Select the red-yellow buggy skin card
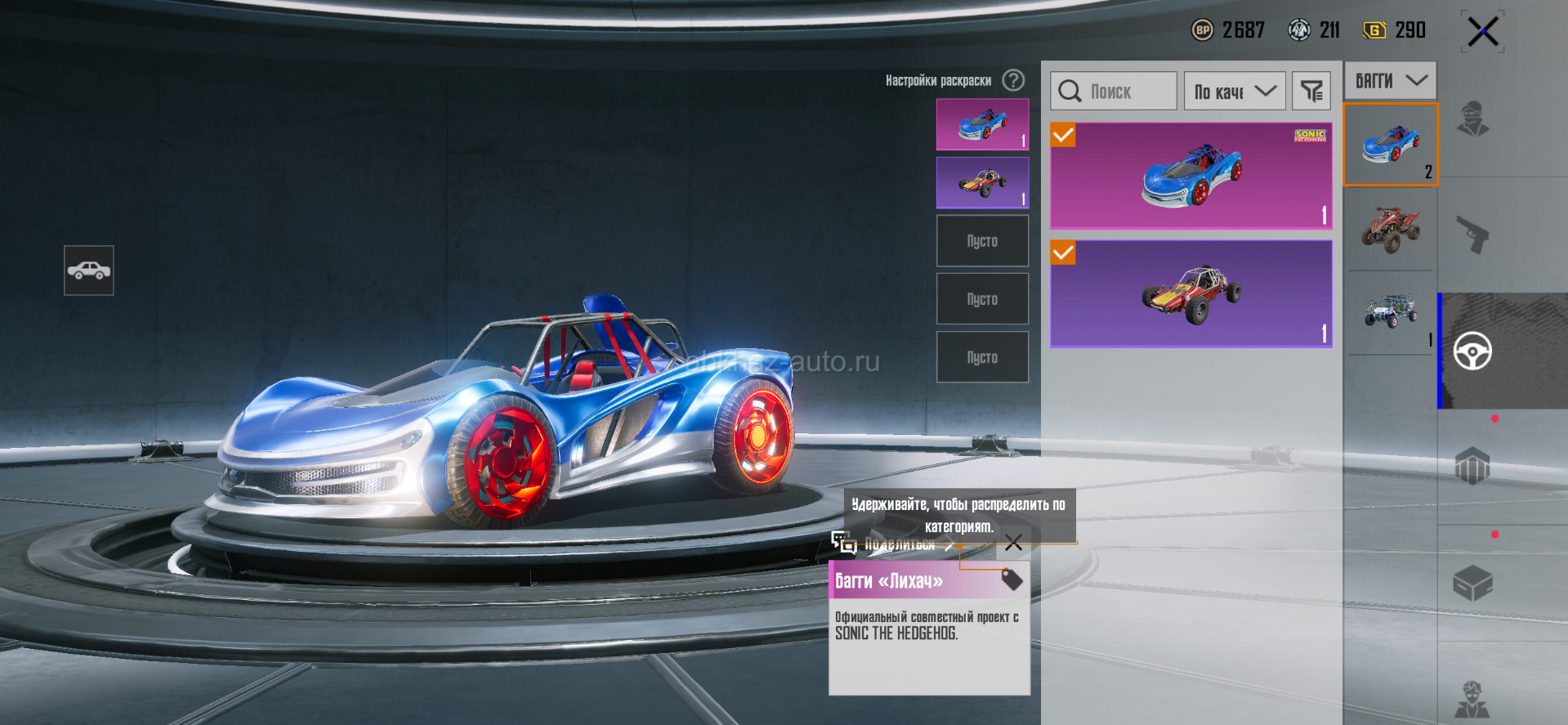1568x725 pixels. coord(1191,293)
